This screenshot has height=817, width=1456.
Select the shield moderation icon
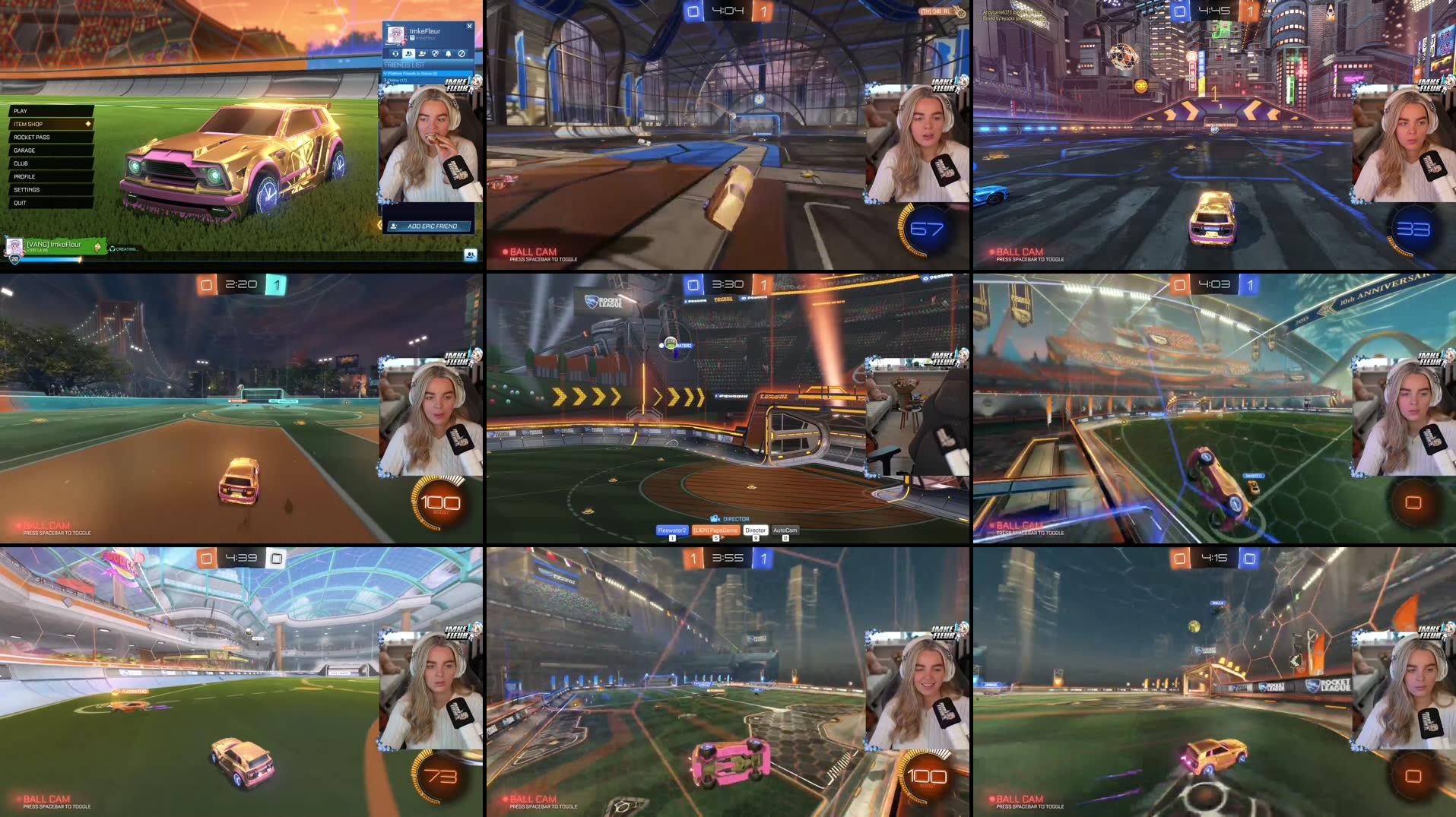(435, 54)
